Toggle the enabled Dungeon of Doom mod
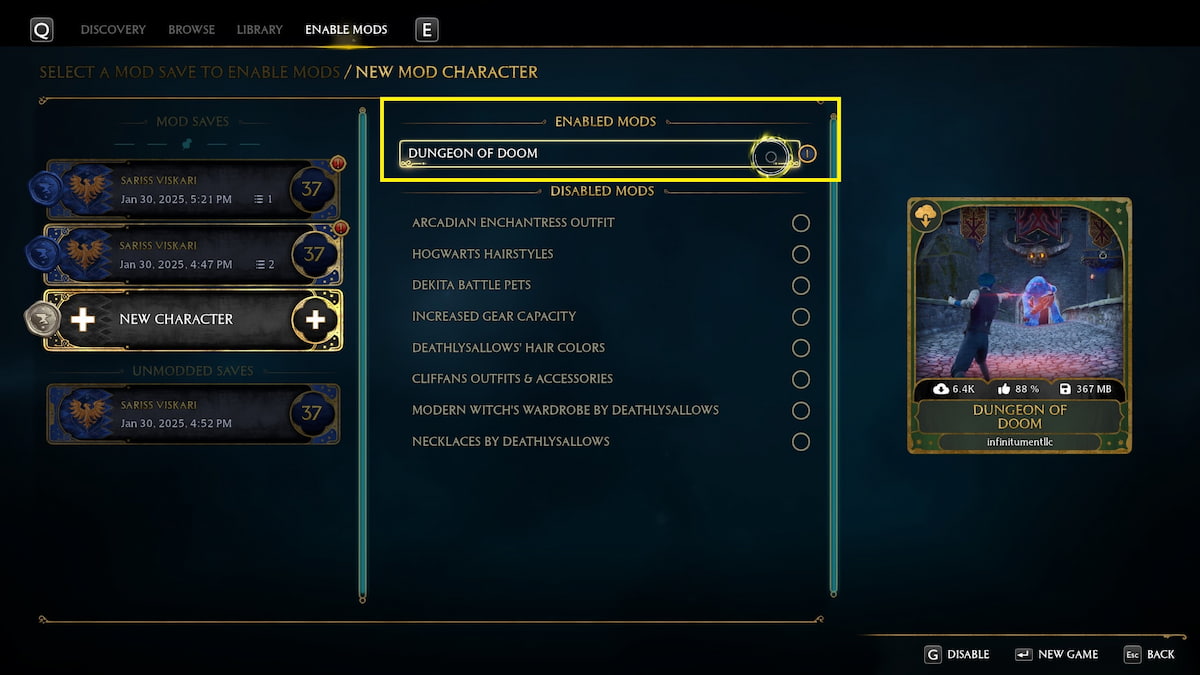 point(771,155)
